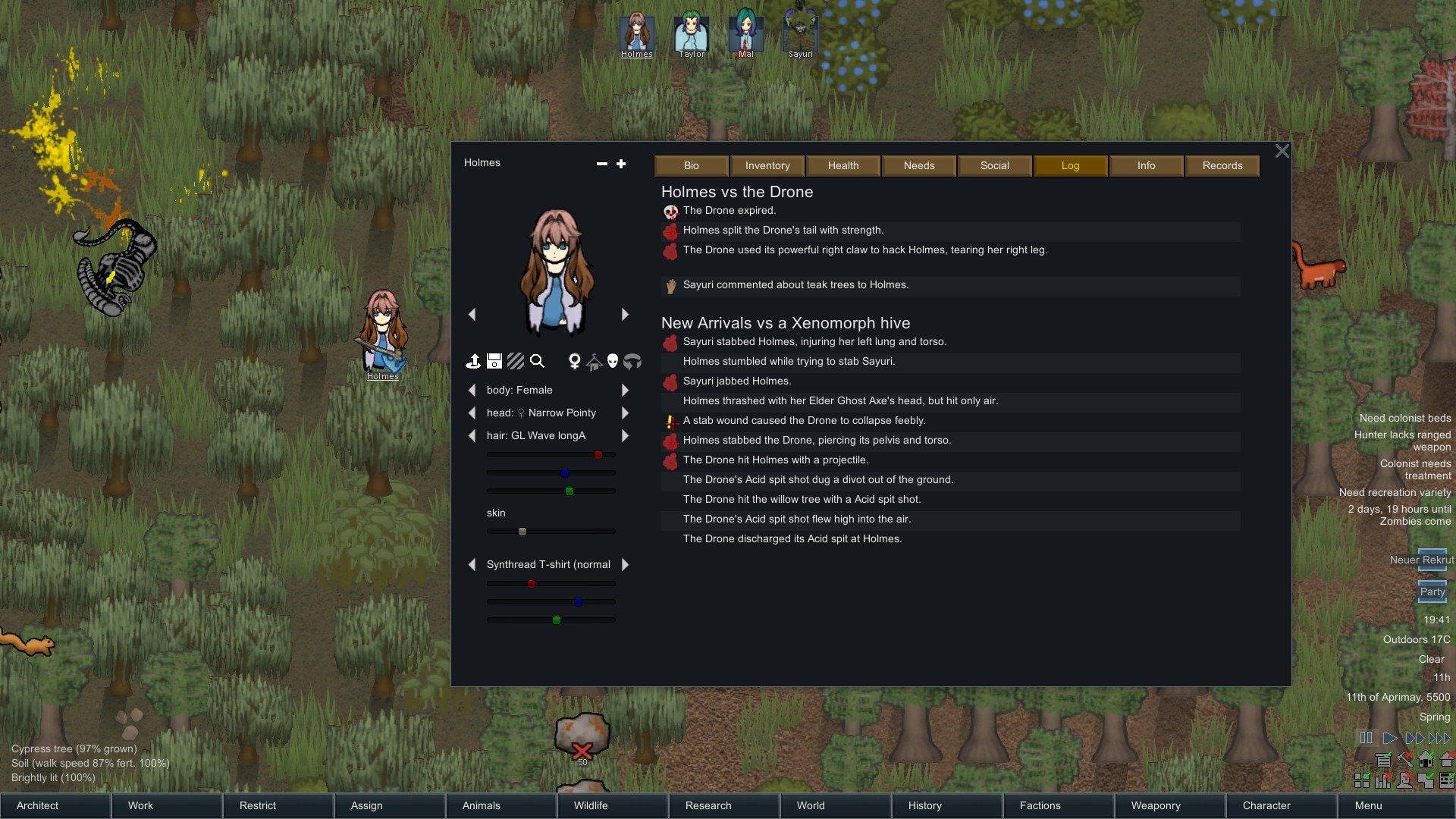
Task: Open the search magnifier in the character editor
Action: [x=538, y=362]
